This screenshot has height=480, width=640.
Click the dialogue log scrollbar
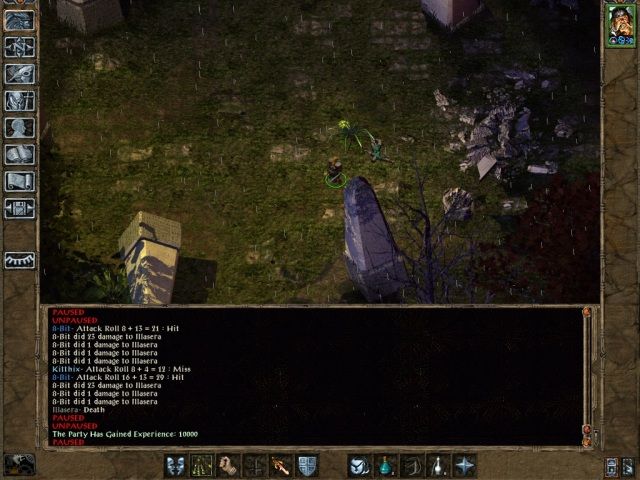[x=587, y=375]
